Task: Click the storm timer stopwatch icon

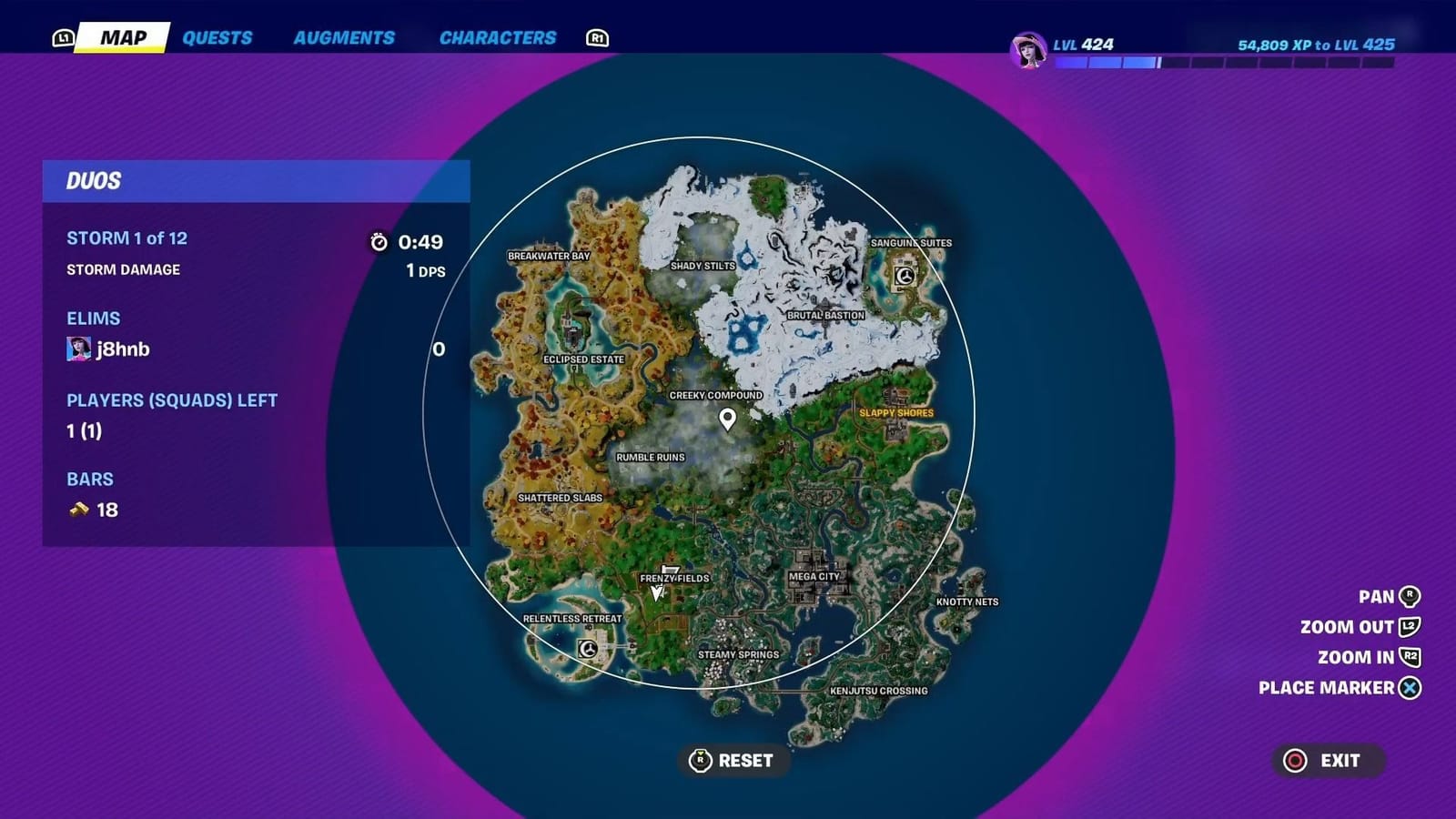Action: [x=379, y=241]
